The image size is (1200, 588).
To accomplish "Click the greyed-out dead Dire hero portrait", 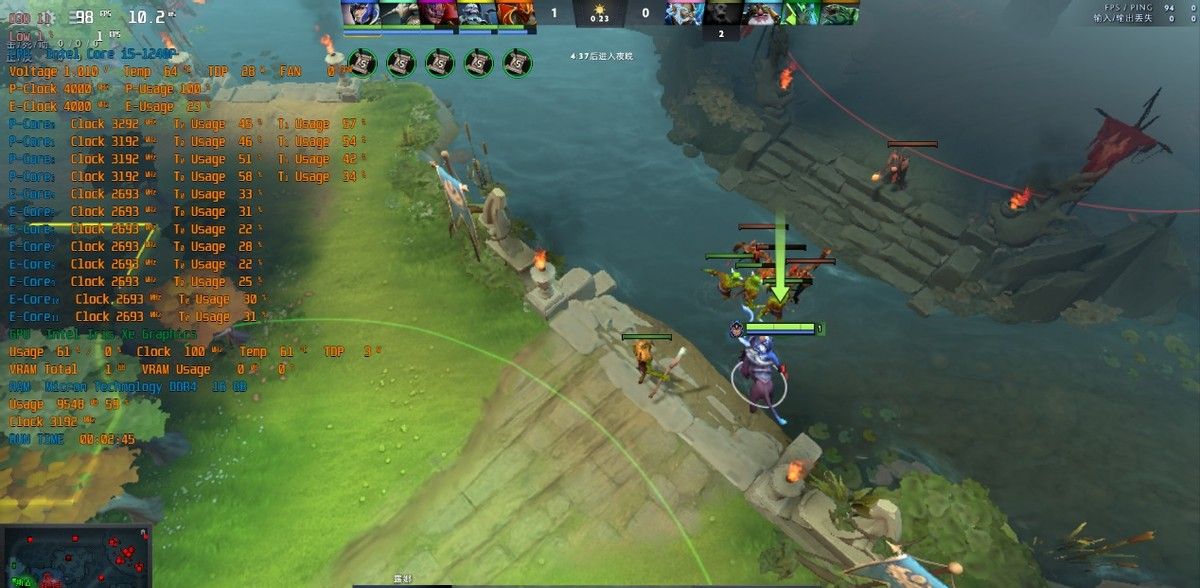I will click(x=722, y=13).
